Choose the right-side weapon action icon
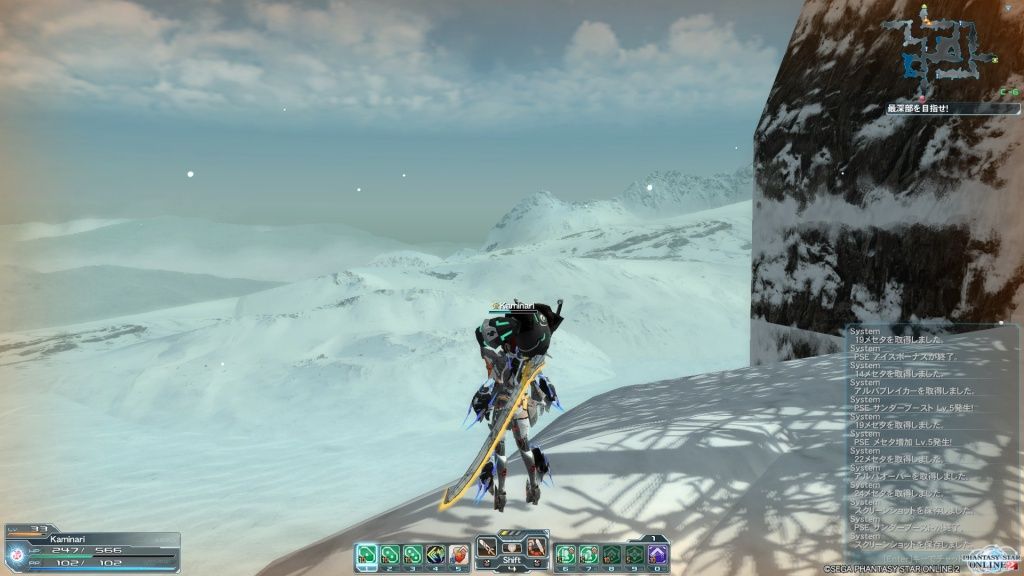The height and width of the screenshot is (576, 1024). point(535,547)
